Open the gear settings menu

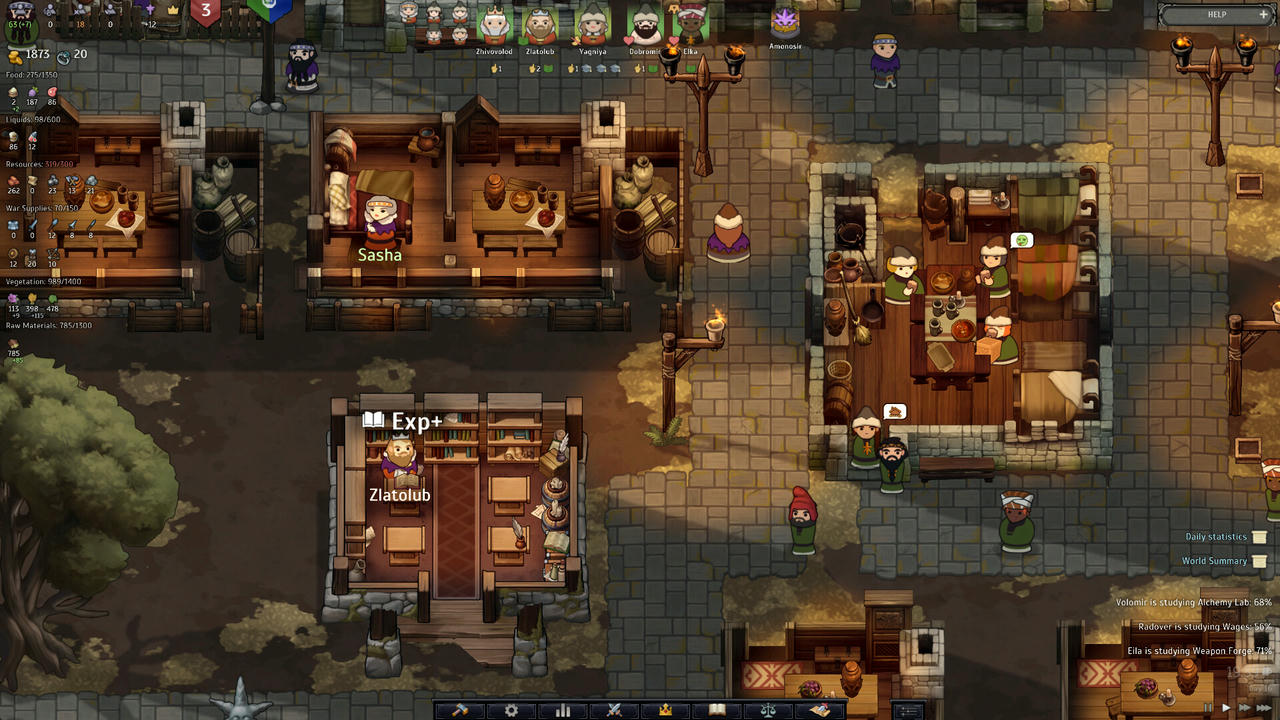511,710
